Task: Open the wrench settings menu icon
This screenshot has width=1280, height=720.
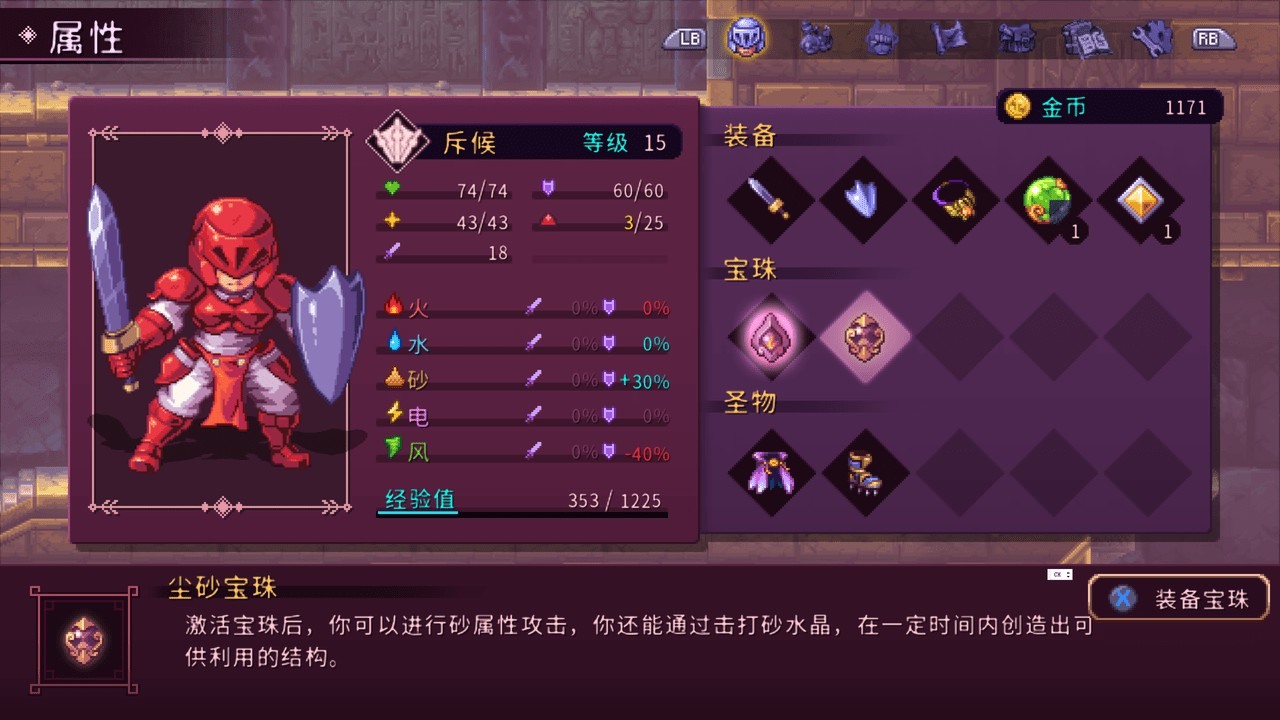Action: 1152,38
